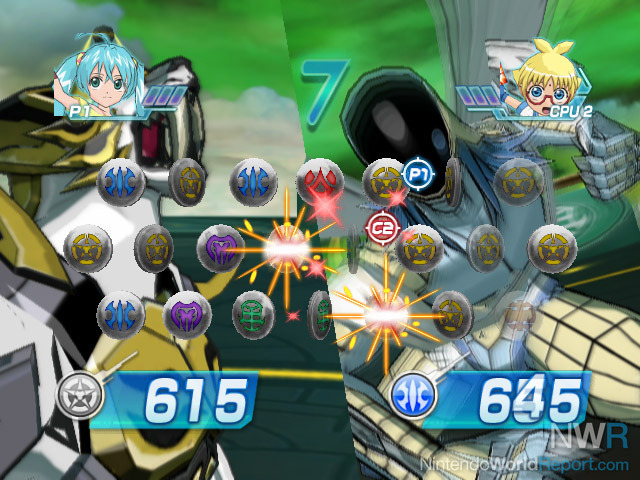Select the purple Darkus tile left of the green tile

(x=186, y=314)
